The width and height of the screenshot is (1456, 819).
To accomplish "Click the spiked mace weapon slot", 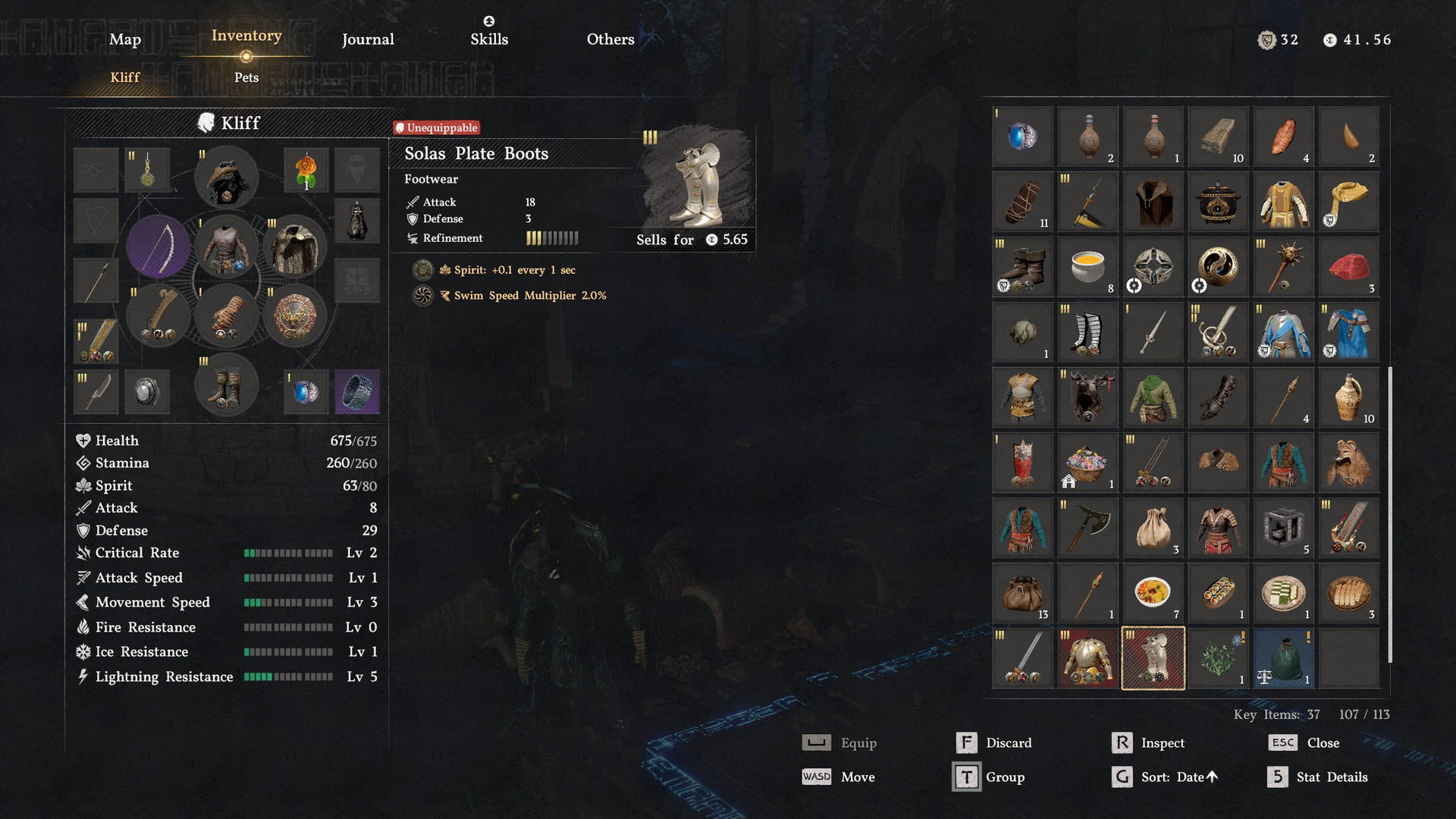I will click(1283, 267).
